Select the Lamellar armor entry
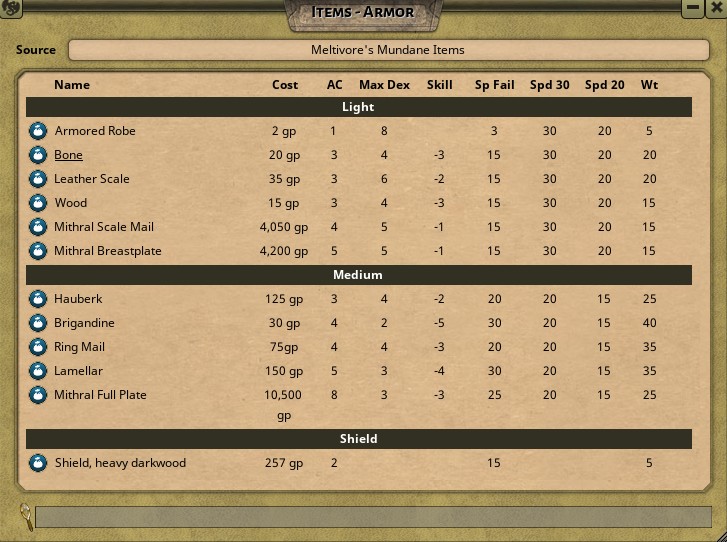Viewport: 727px width, 542px height. coord(79,371)
